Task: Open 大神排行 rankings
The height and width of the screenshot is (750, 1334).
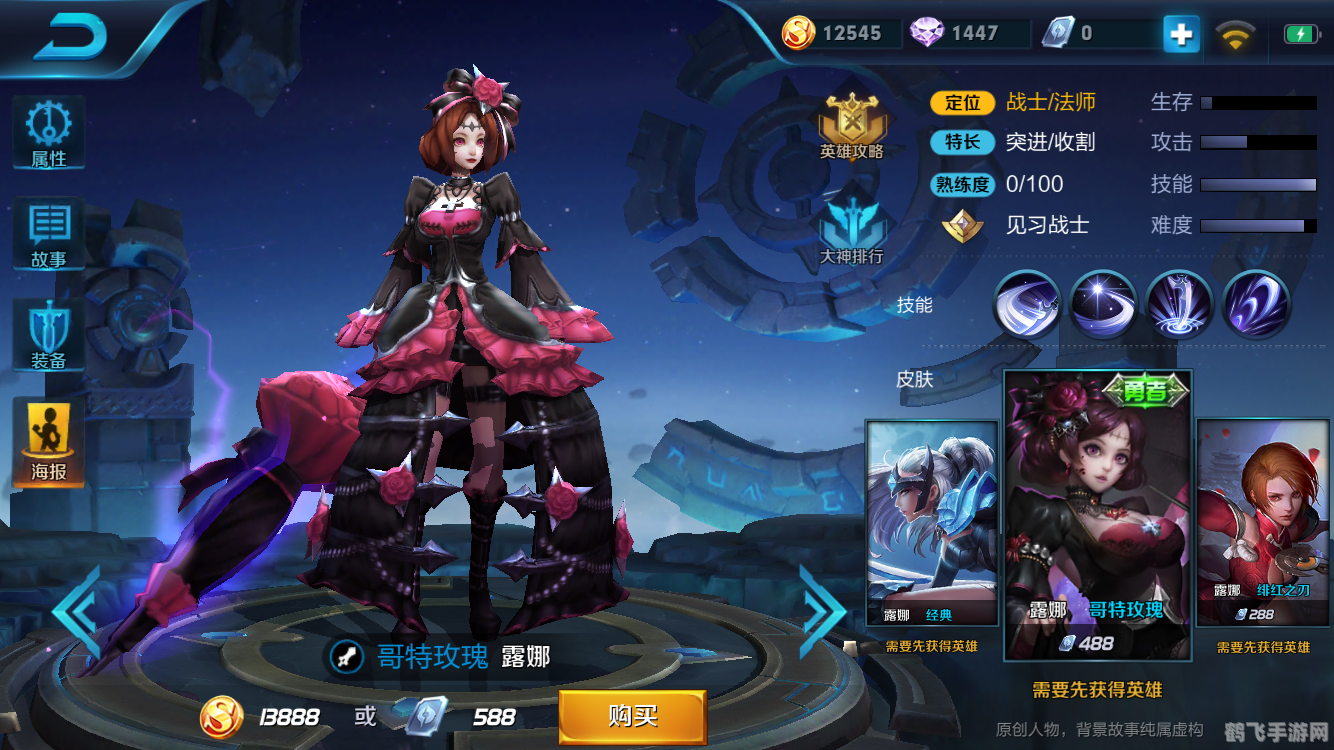Action: [x=852, y=229]
